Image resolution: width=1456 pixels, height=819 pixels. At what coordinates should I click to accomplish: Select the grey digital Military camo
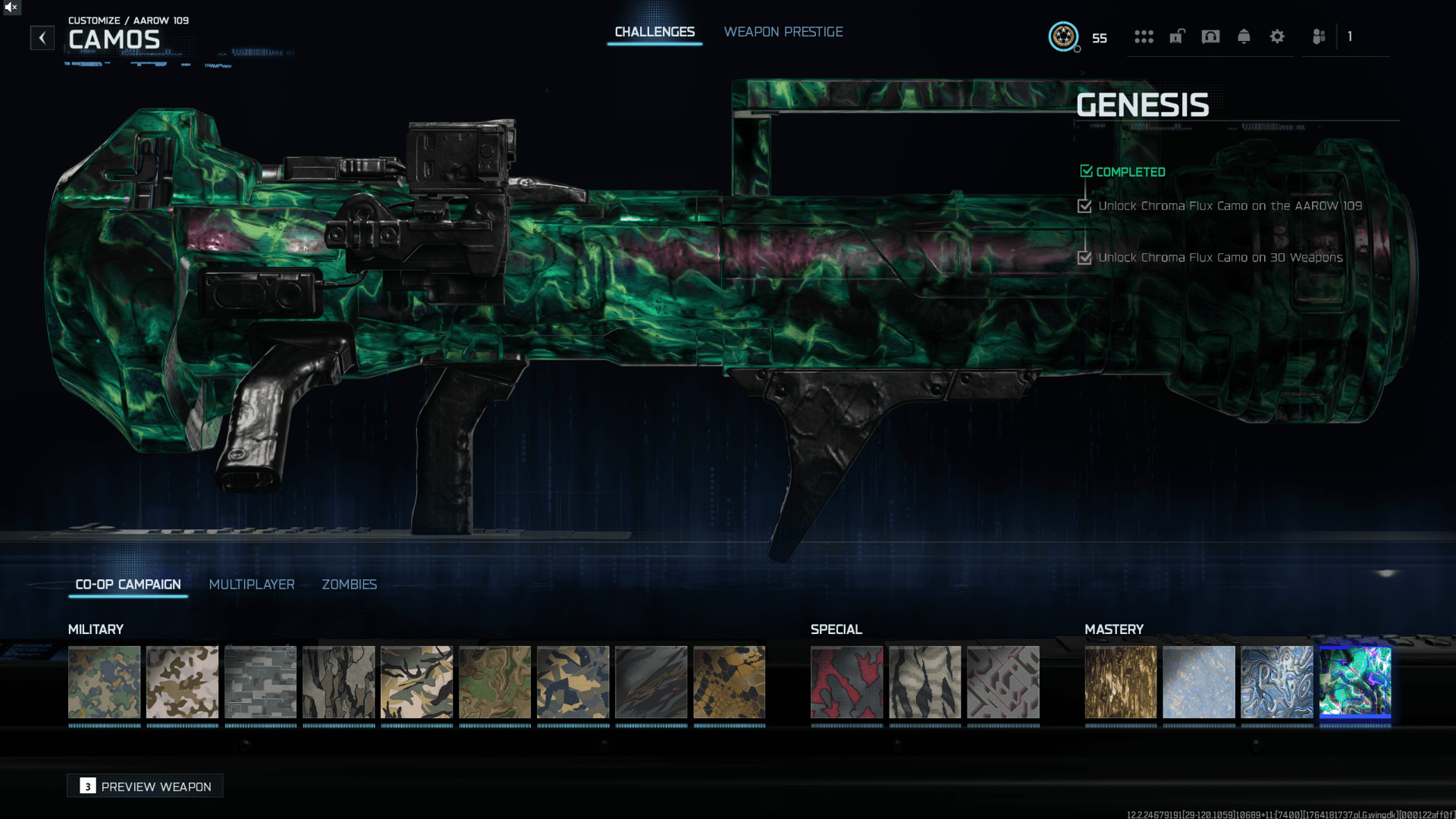(260, 682)
